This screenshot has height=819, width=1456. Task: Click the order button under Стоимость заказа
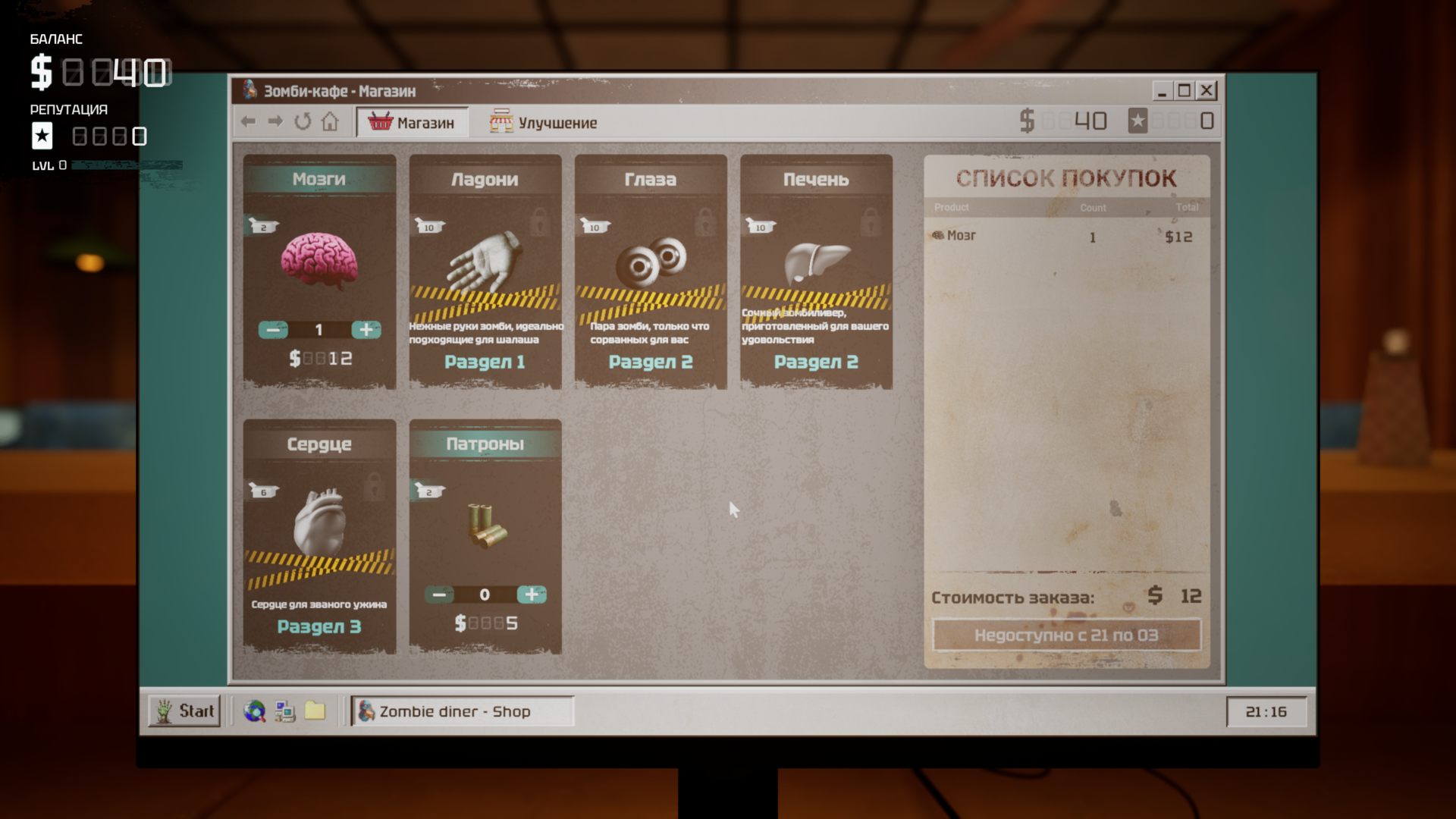pos(1066,635)
